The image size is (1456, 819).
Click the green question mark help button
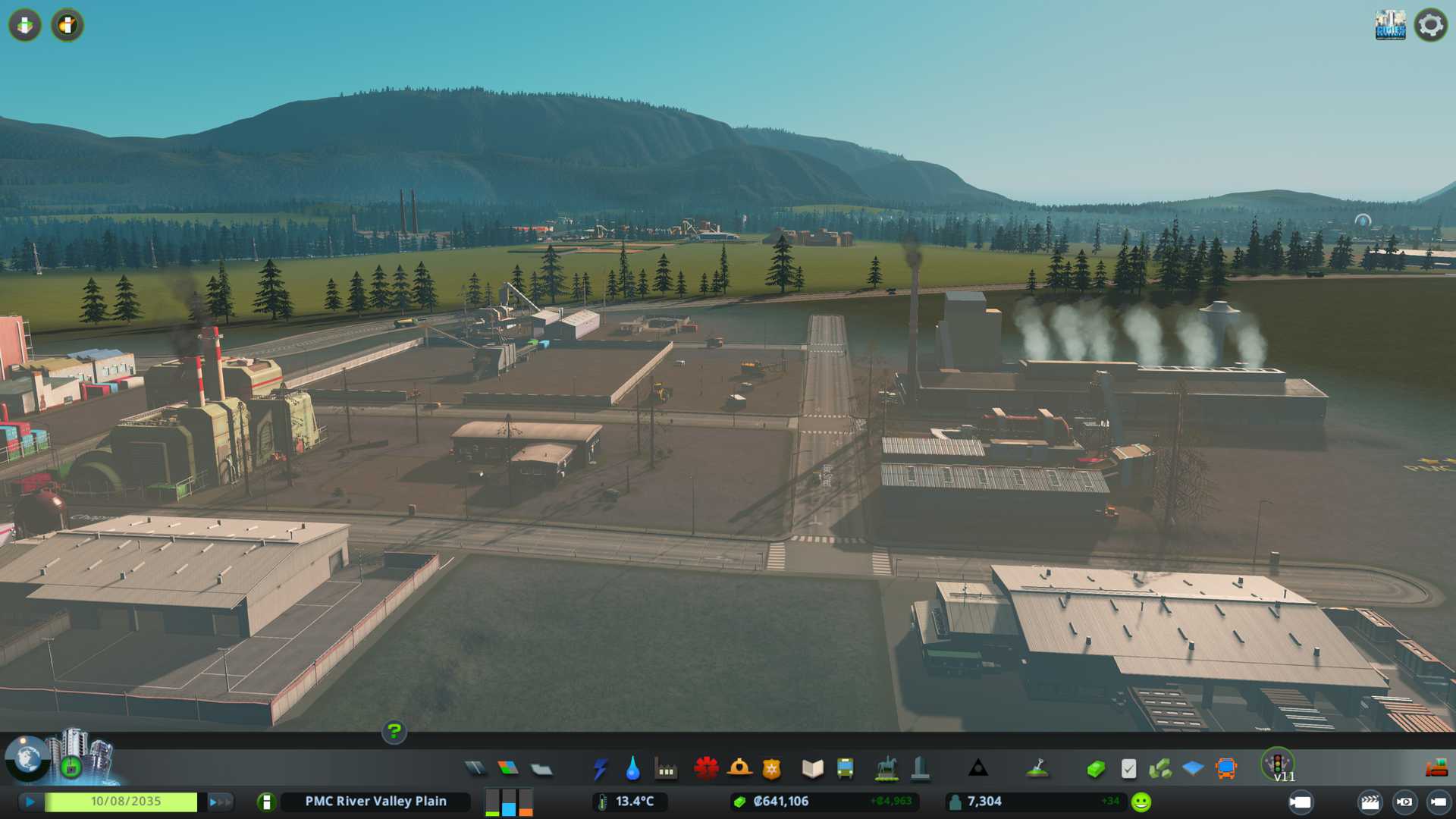(x=394, y=732)
